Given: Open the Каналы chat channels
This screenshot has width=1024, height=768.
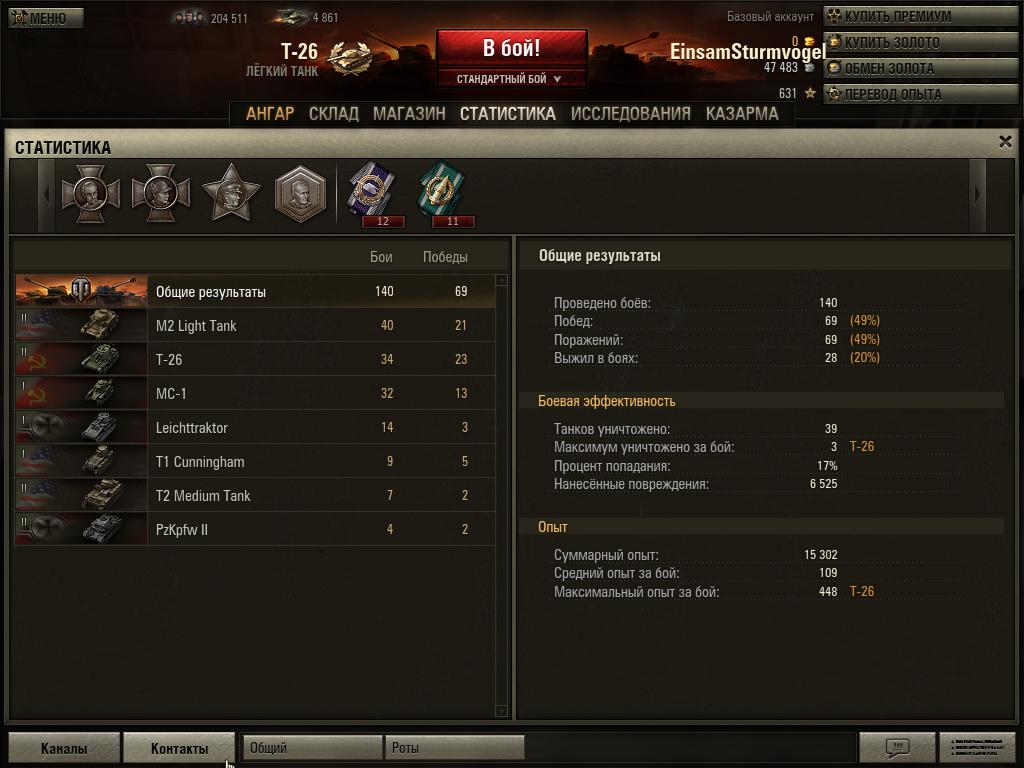Looking at the screenshot, I should pos(64,748).
